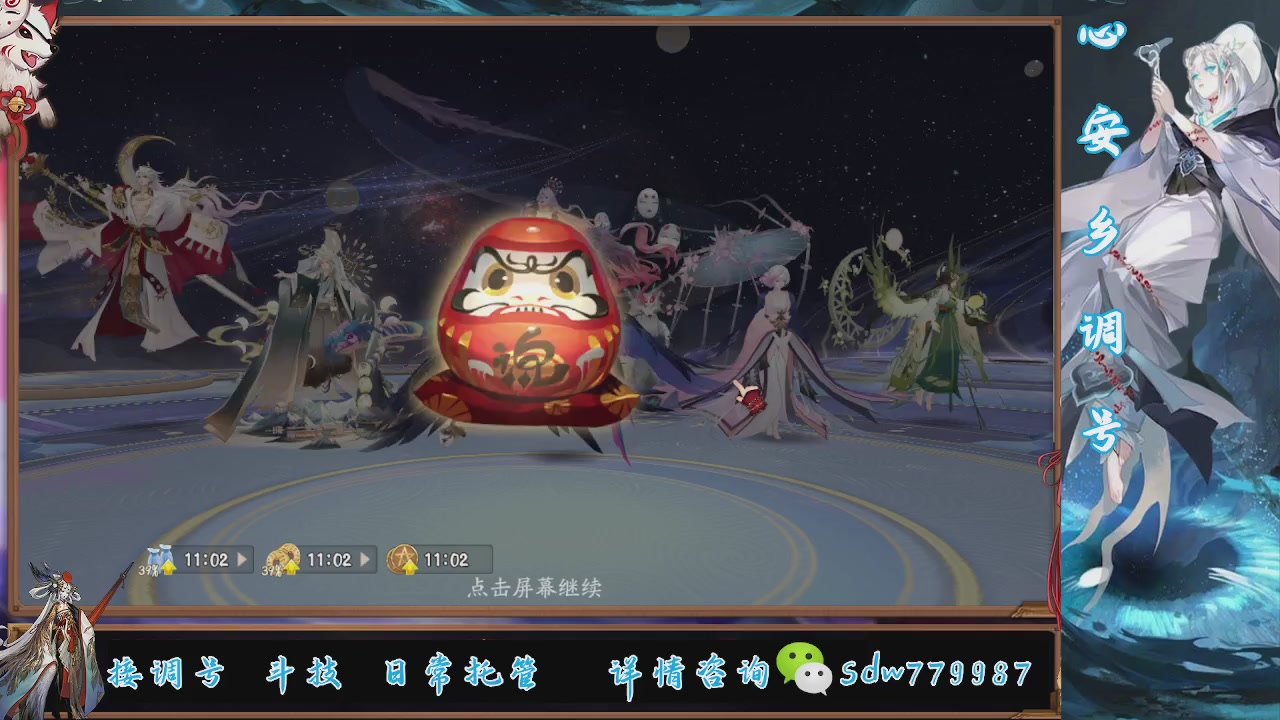
Task: Click the blue experience potion buff icon
Action: click(160, 555)
